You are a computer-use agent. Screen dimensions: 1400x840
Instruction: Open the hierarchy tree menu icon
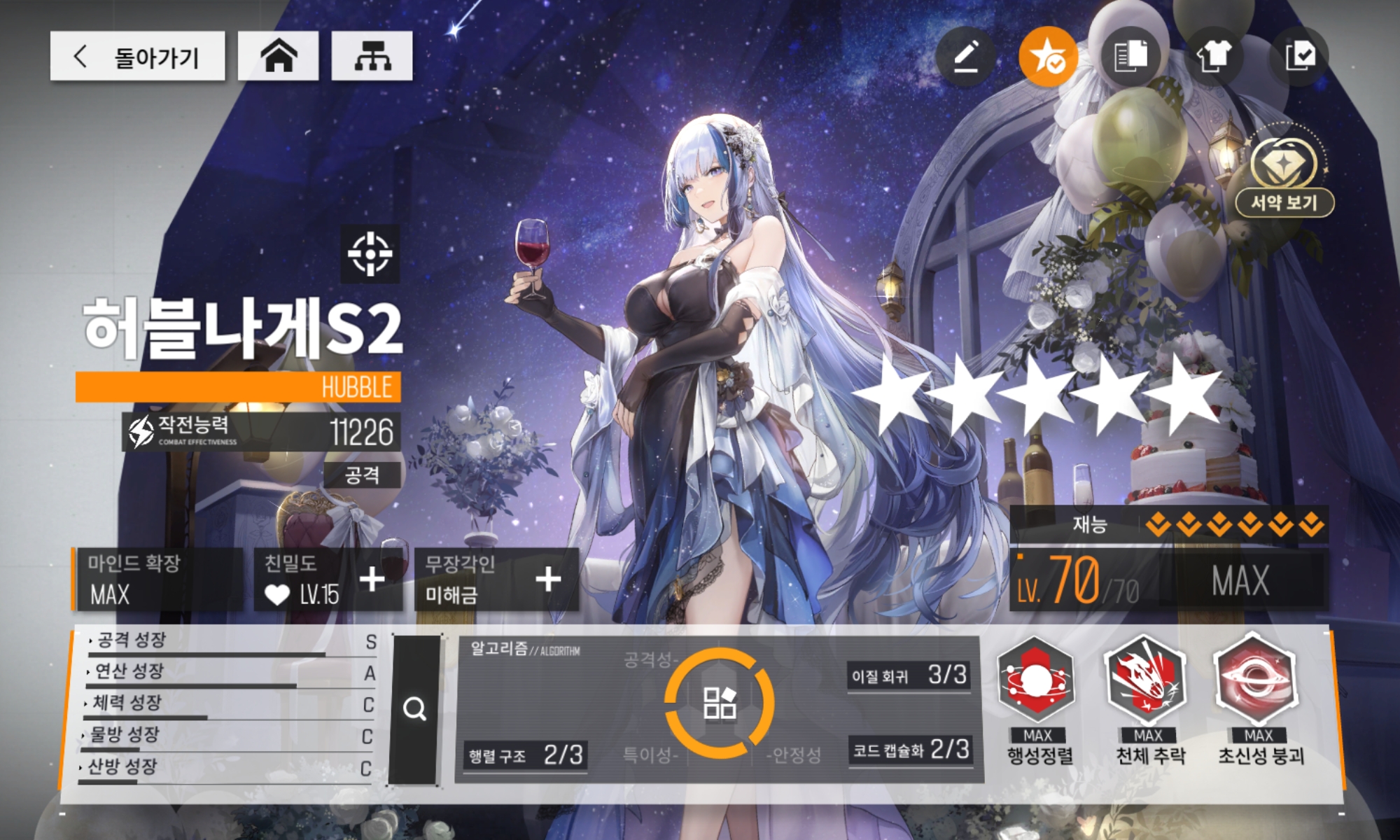[372, 56]
